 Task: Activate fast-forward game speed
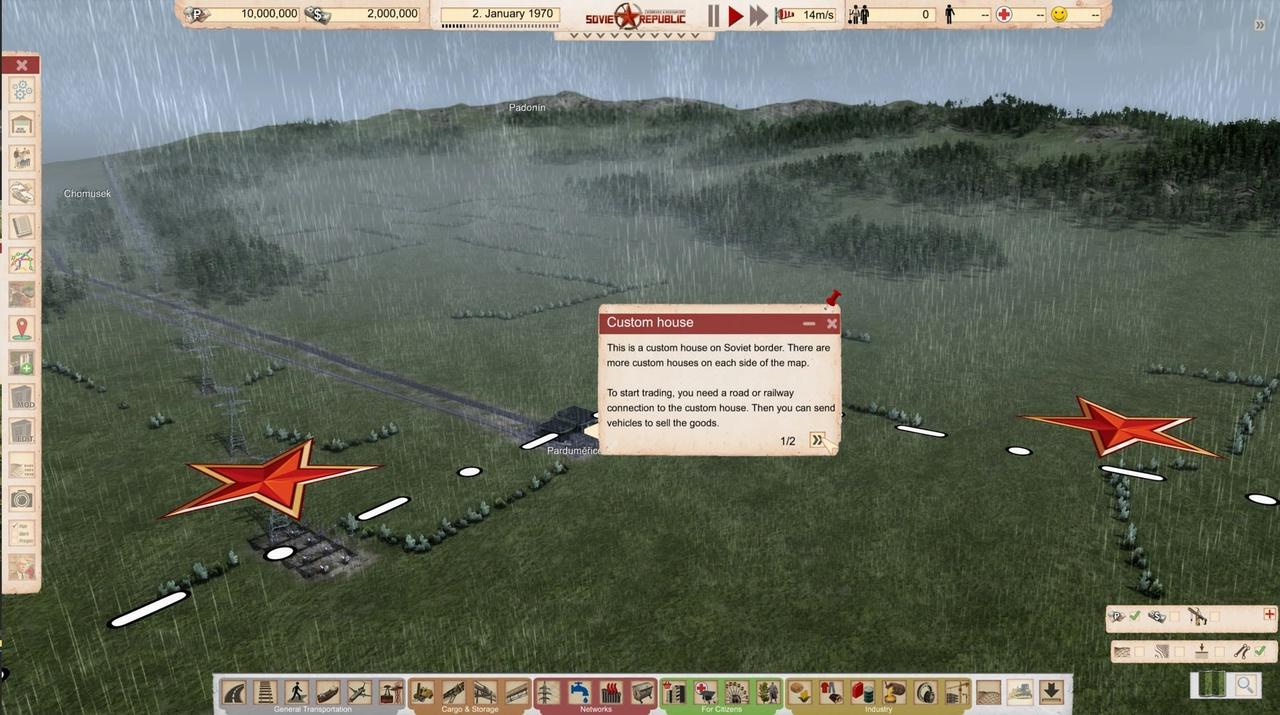[759, 15]
